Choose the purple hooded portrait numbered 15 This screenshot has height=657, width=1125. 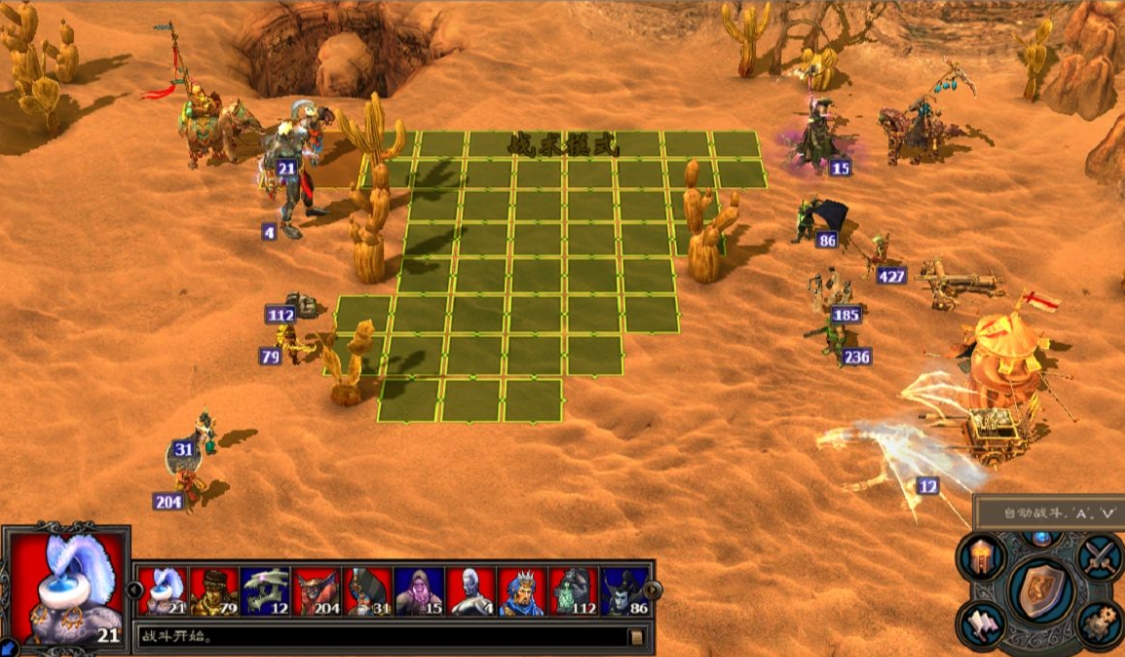[x=419, y=591]
